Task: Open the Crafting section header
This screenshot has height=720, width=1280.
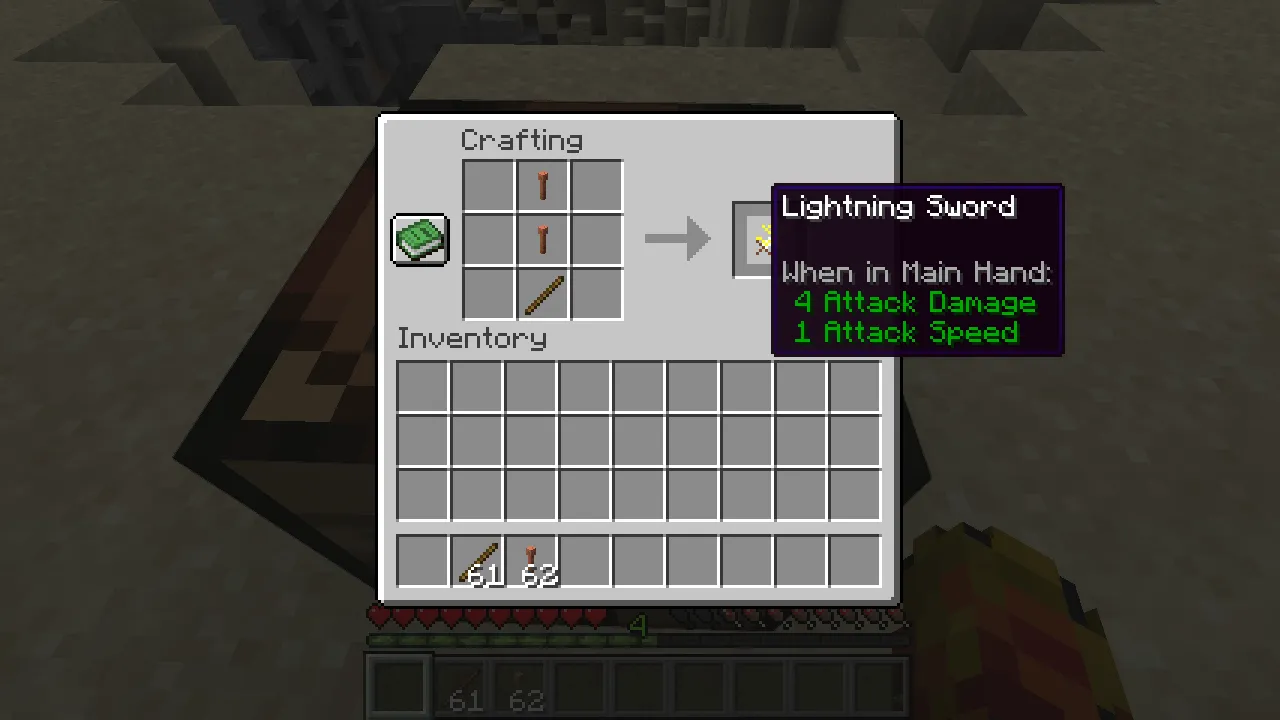Action: click(521, 140)
